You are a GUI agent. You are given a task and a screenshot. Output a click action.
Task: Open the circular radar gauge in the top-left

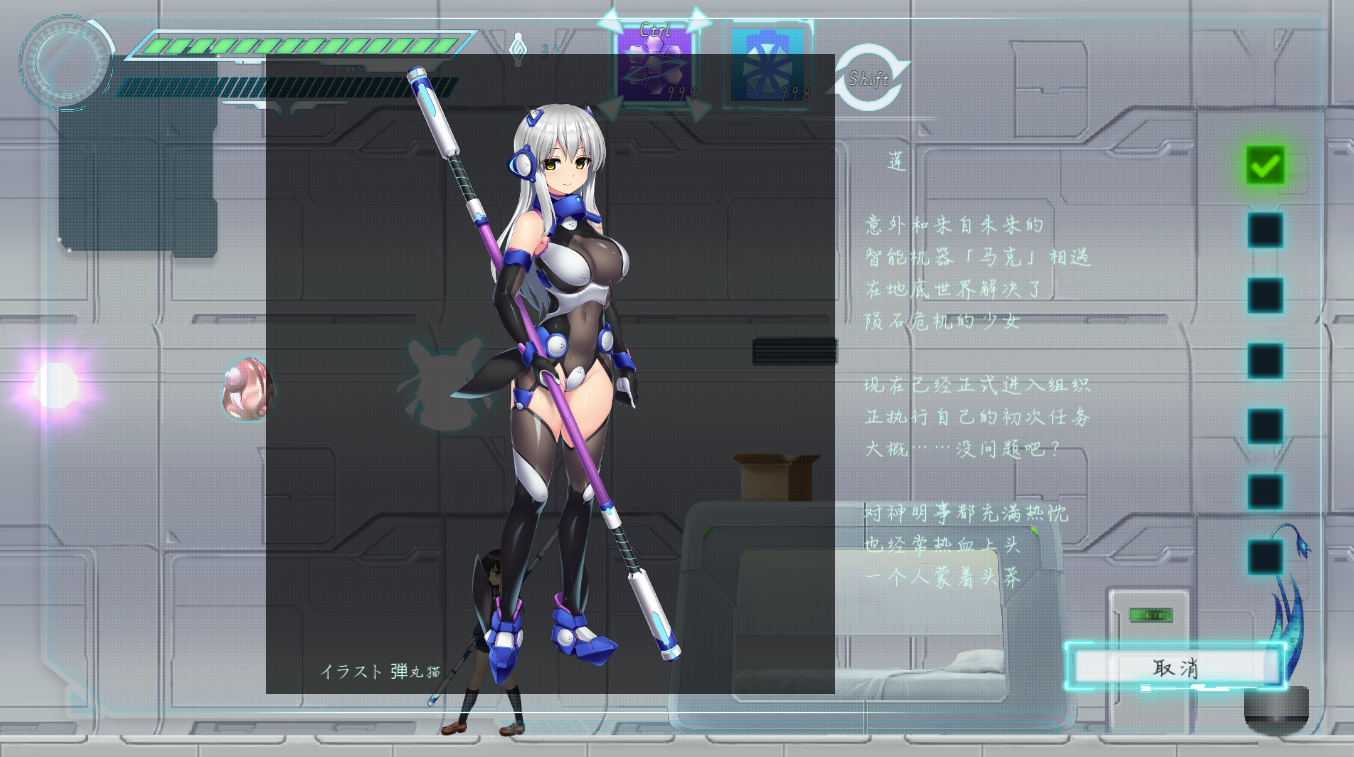point(66,62)
